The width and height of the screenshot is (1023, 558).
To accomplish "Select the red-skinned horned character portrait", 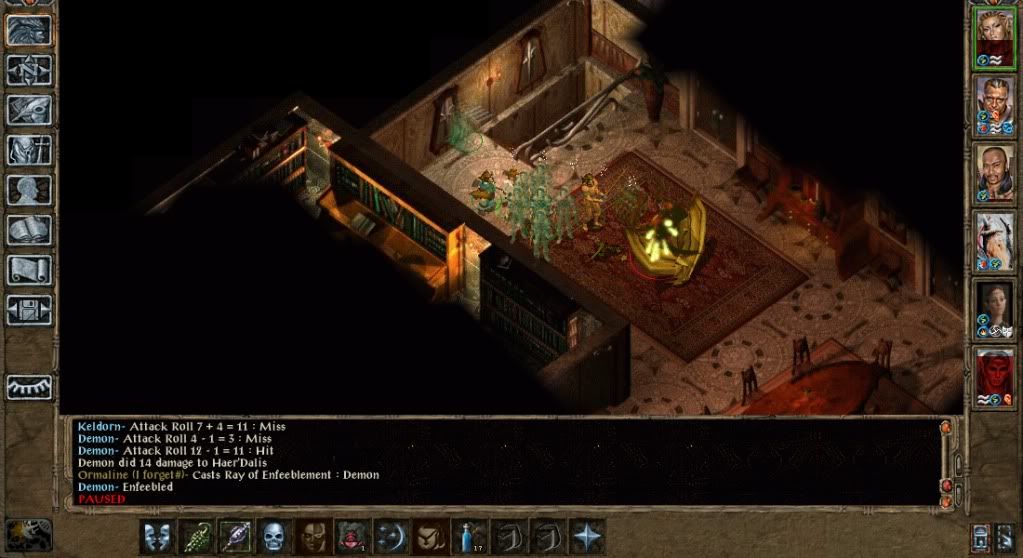I will [x=994, y=376].
